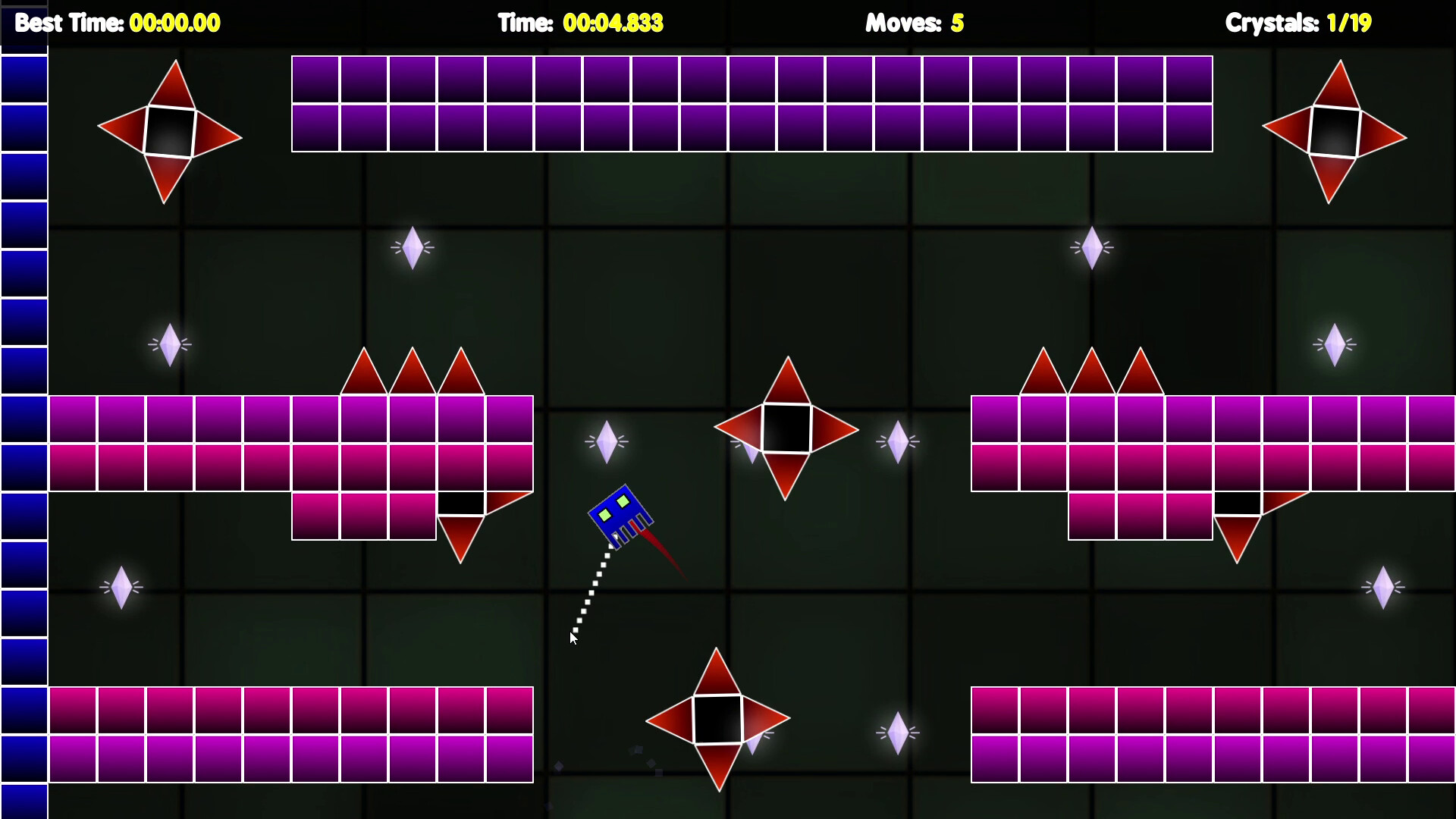The height and width of the screenshot is (819, 1456).
Task: Click the crystal left of the player
Action: click(606, 442)
